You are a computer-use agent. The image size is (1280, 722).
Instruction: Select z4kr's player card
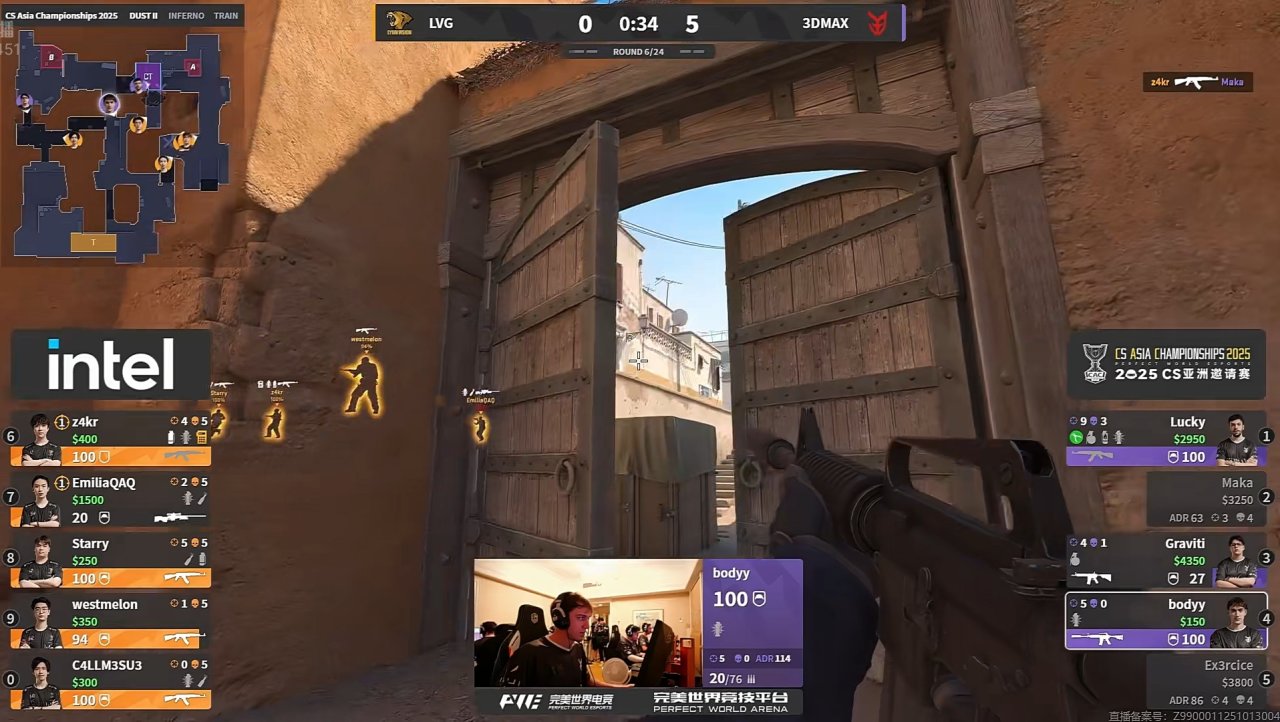pos(111,439)
